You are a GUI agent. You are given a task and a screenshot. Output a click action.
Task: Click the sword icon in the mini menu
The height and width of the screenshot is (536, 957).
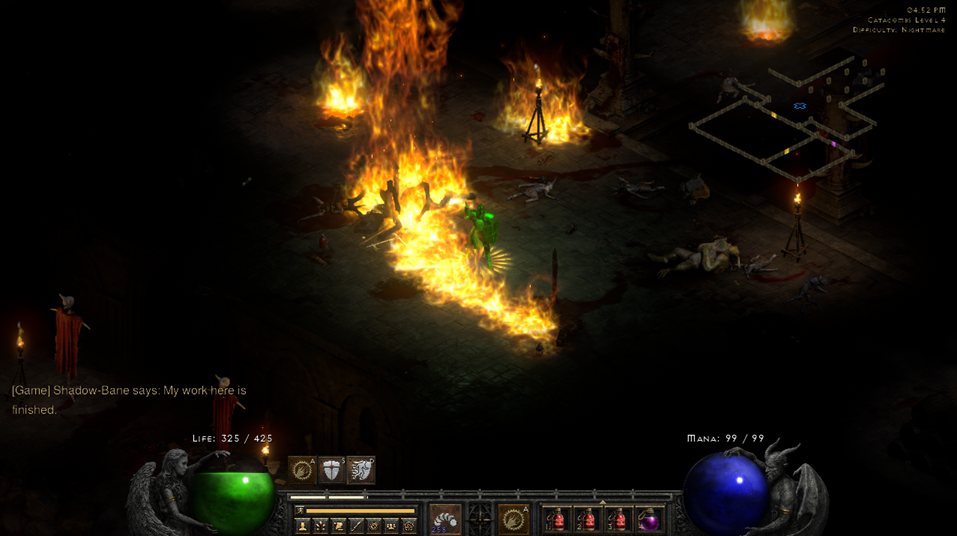point(356,525)
